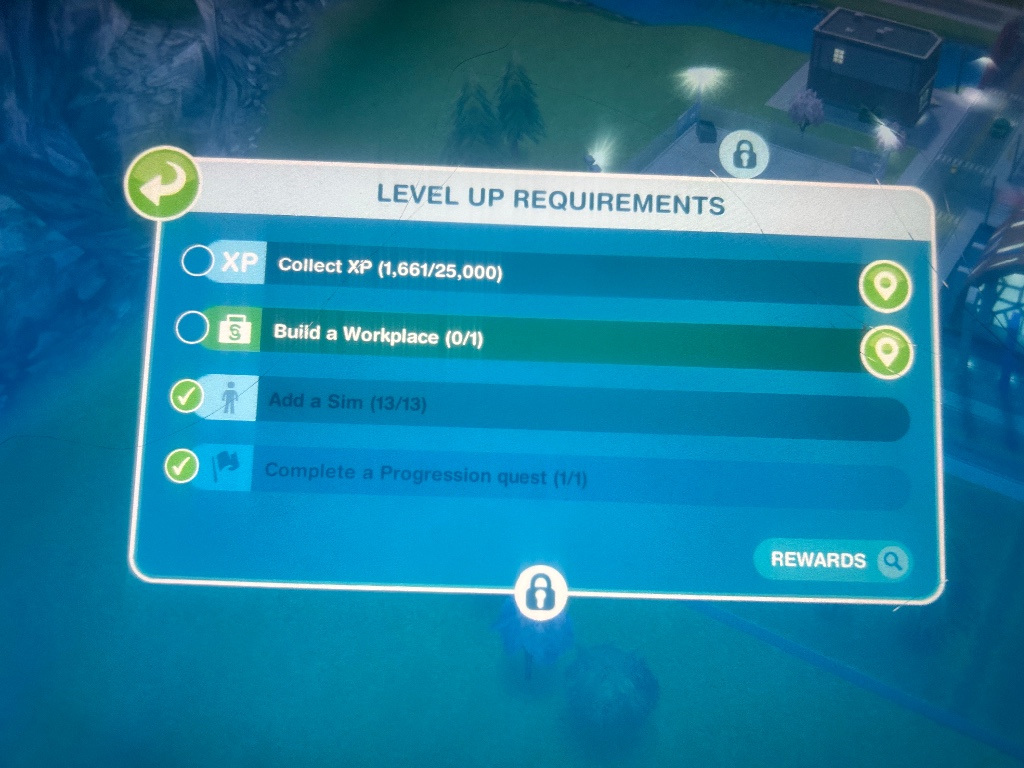Tap the padlock icon above the panel
Image resolution: width=1024 pixels, height=768 pixels.
click(x=745, y=154)
